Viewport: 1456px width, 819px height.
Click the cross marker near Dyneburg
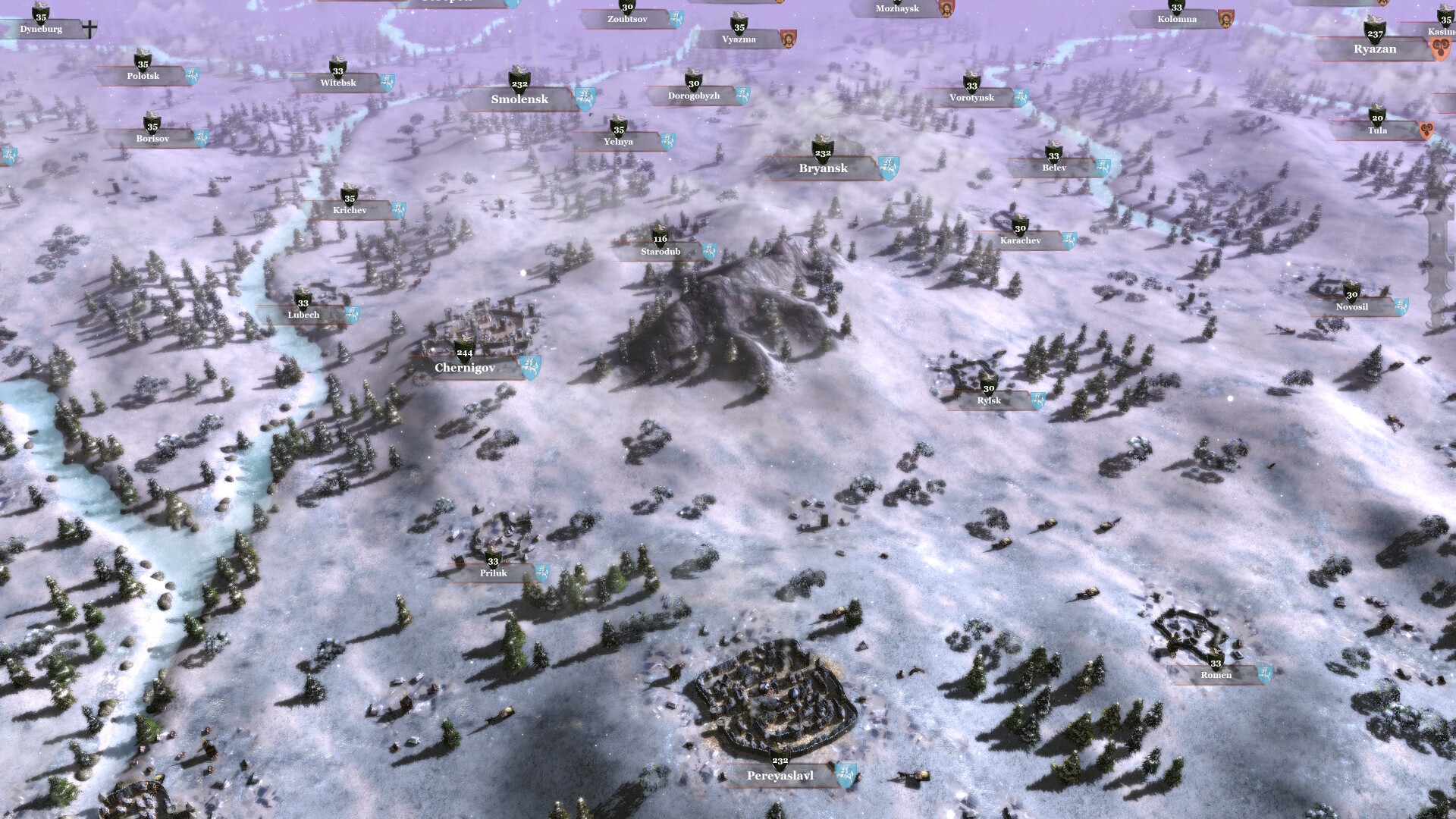click(89, 28)
